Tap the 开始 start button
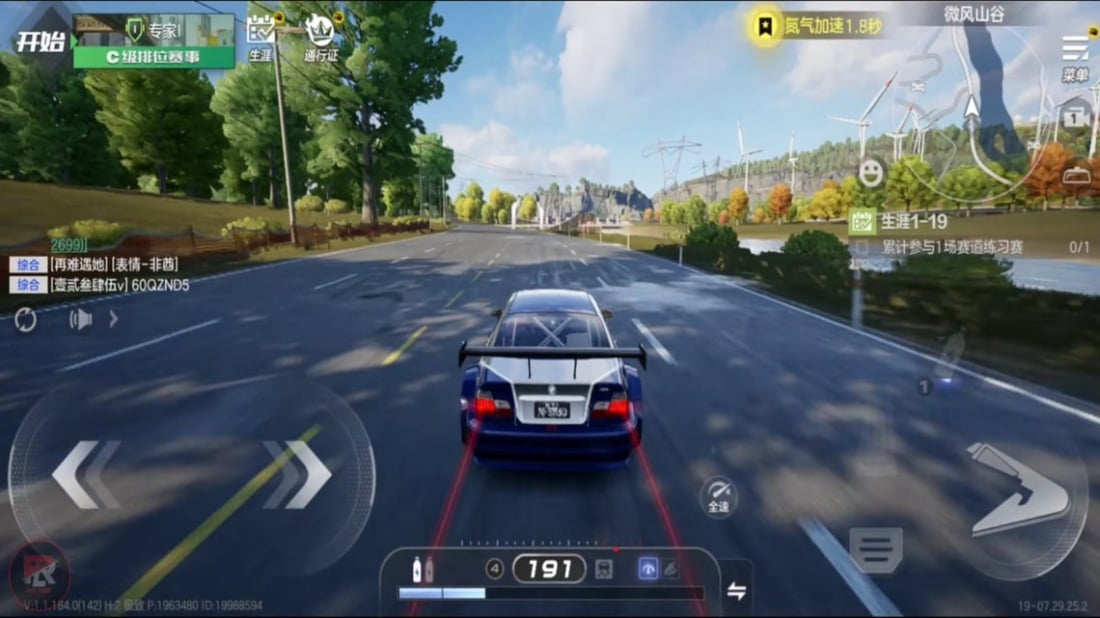This screenshot has height=618, width=1100. (40, 41)
